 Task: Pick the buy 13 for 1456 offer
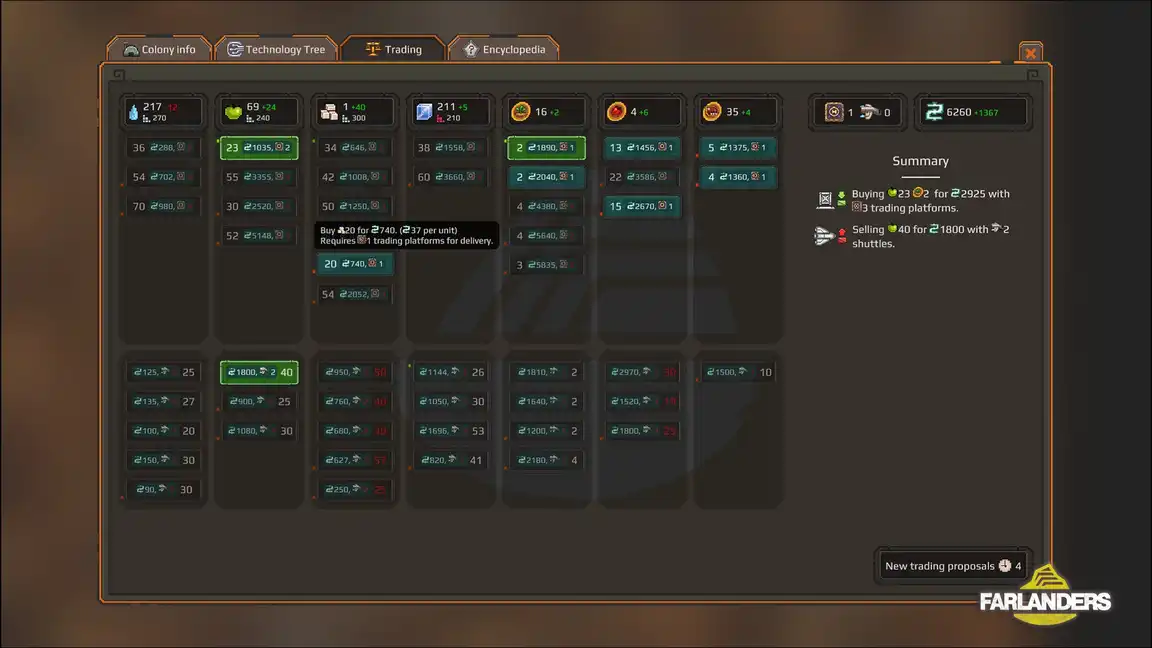pos(643,148)
